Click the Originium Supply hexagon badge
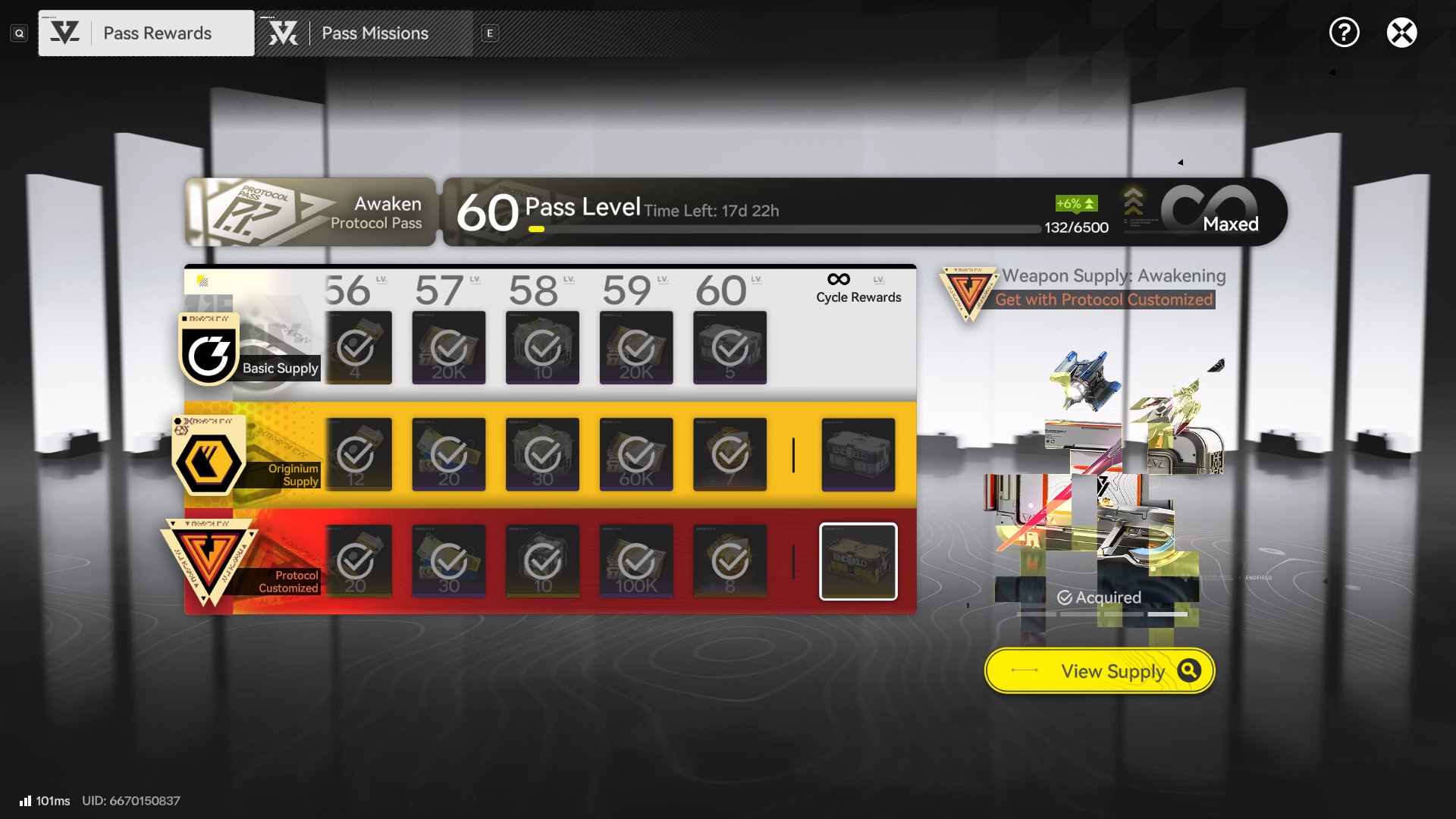Image resolution: width=1456 pixels, height=819 pixels. coord(209,460)
